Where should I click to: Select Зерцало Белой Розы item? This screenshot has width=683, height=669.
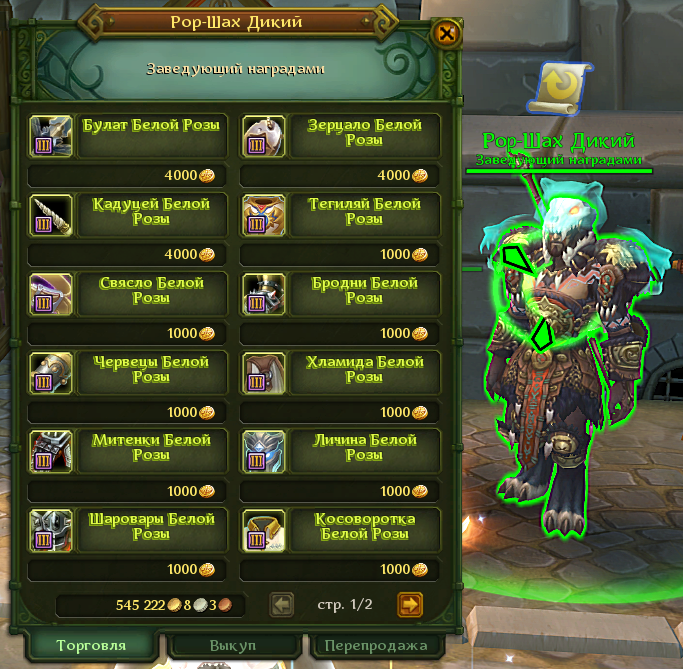coord(263,135)
